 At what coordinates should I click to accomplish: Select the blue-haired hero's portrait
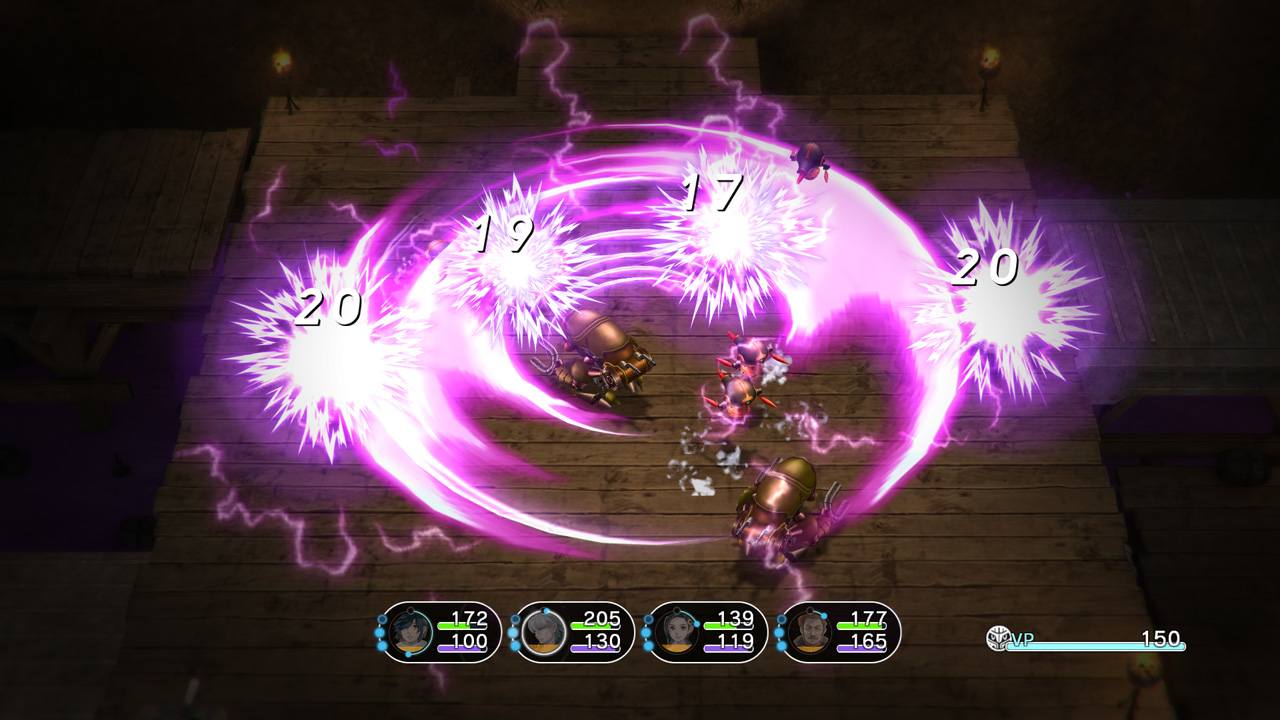[409, 630]
